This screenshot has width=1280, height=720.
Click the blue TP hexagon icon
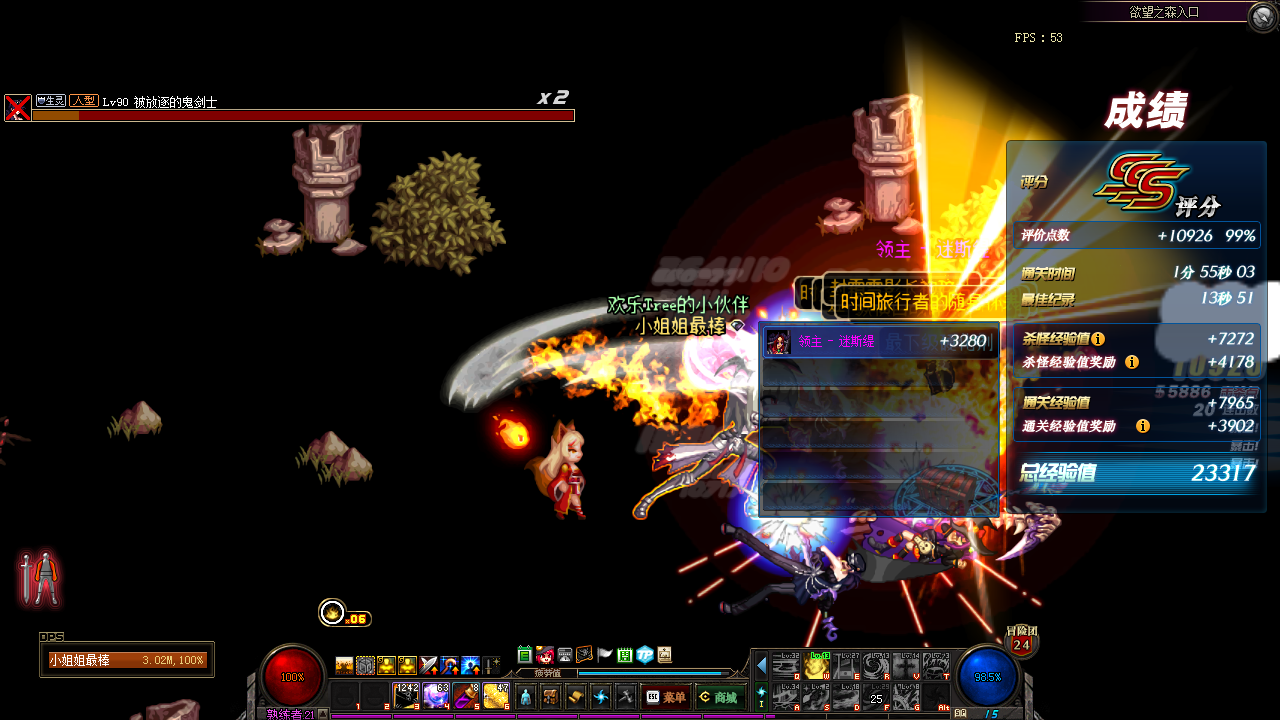(x=645, y=655)
